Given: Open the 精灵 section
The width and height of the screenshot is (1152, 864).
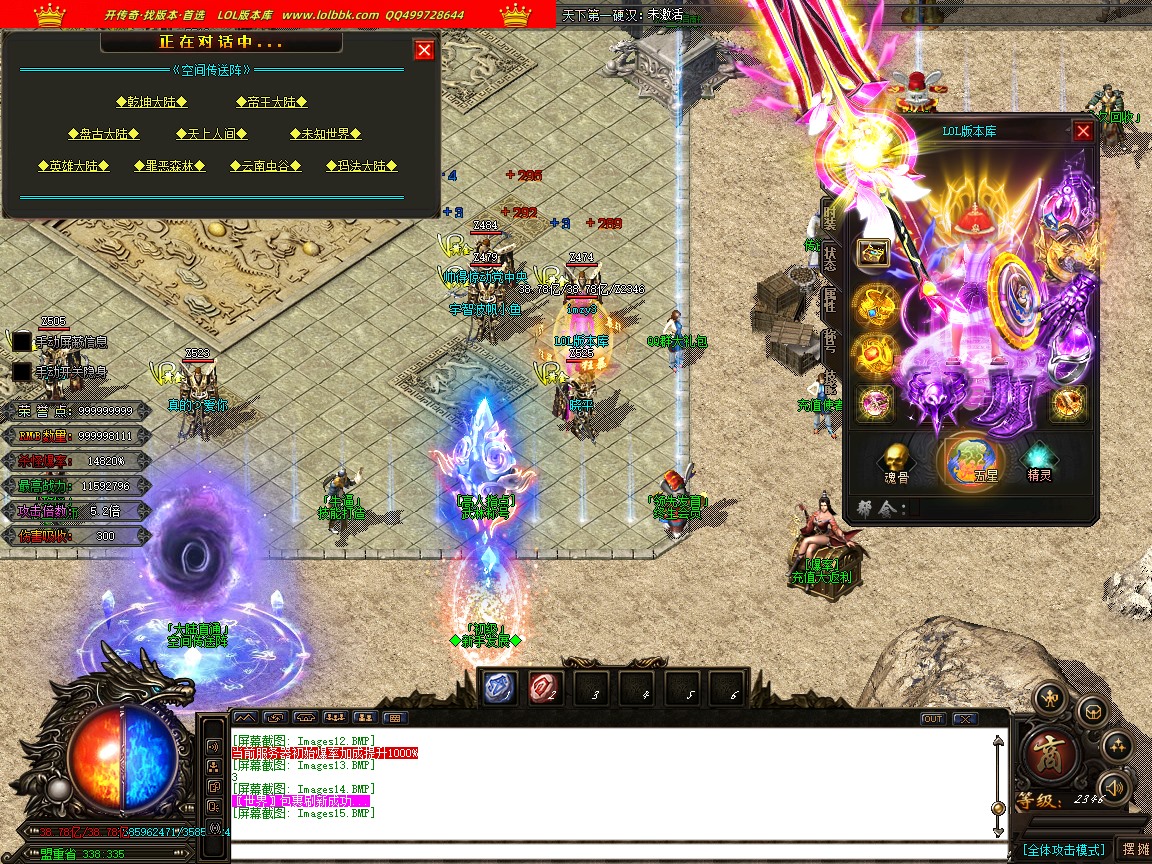Looking at the screenshot, I should [x=1040, y=462].
